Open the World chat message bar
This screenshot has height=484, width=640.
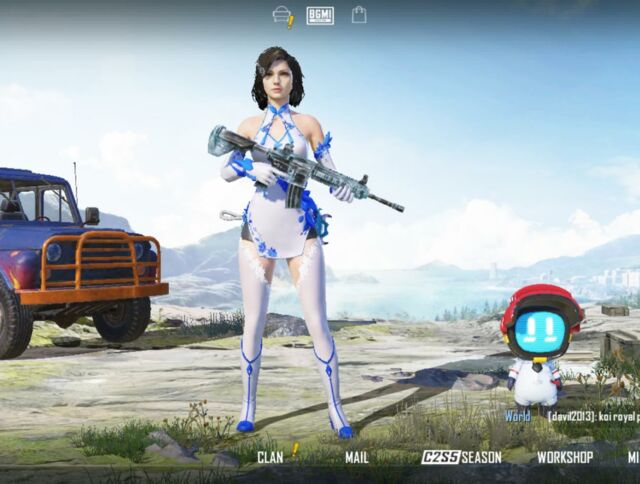570,416
